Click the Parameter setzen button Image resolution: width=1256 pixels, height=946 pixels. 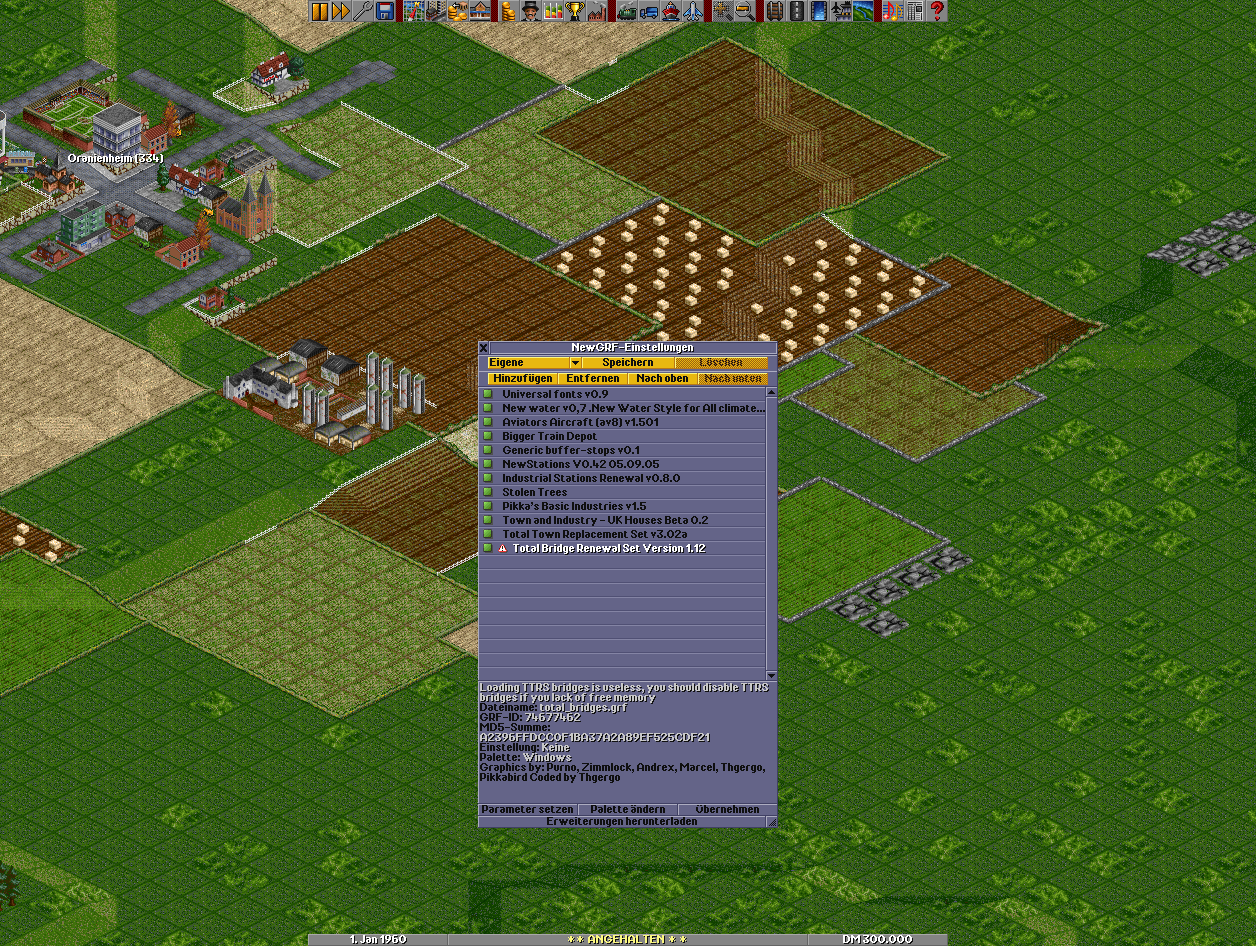point(528,809)
